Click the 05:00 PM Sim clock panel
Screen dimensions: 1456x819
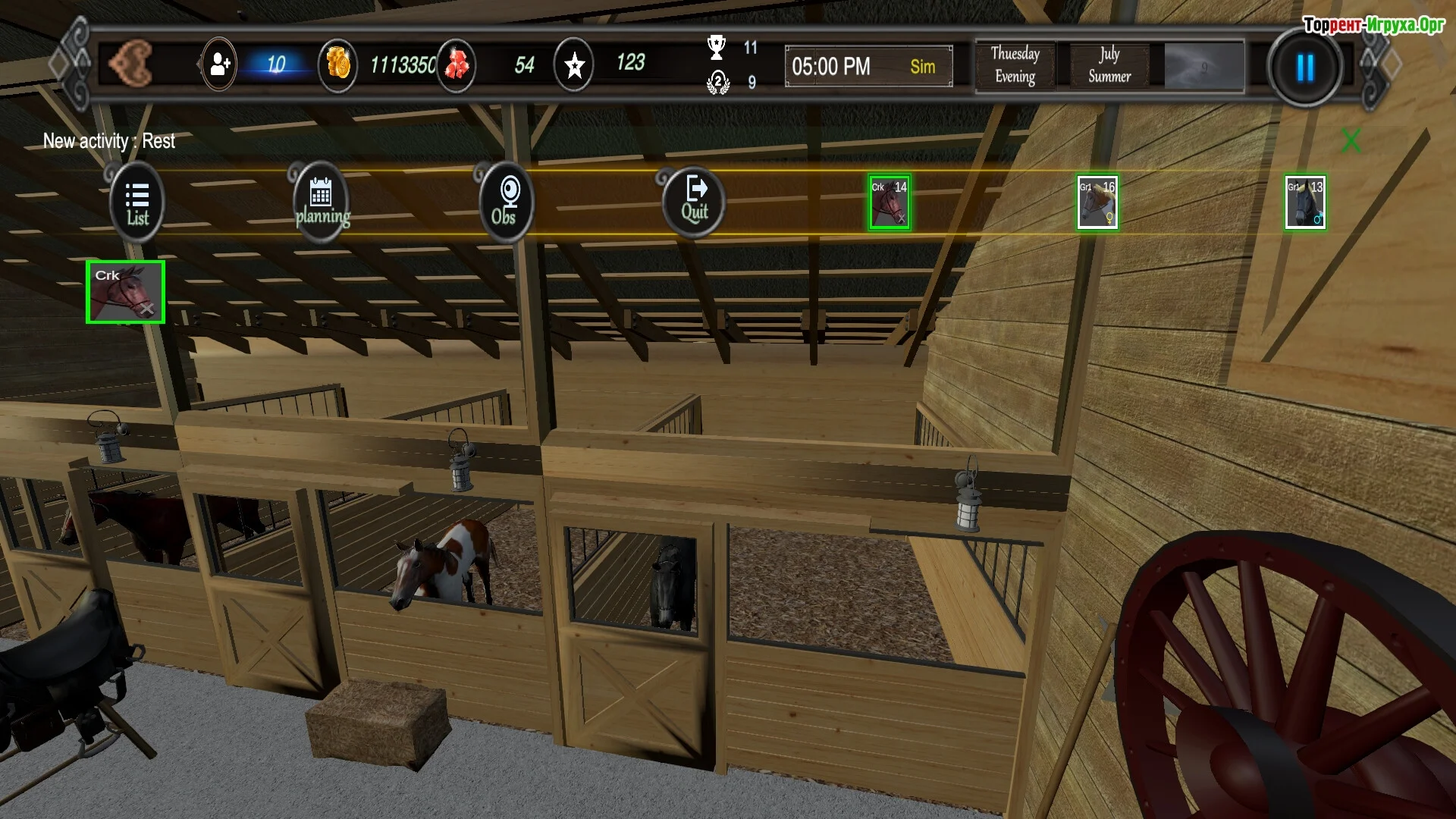(x=869, y=67)
